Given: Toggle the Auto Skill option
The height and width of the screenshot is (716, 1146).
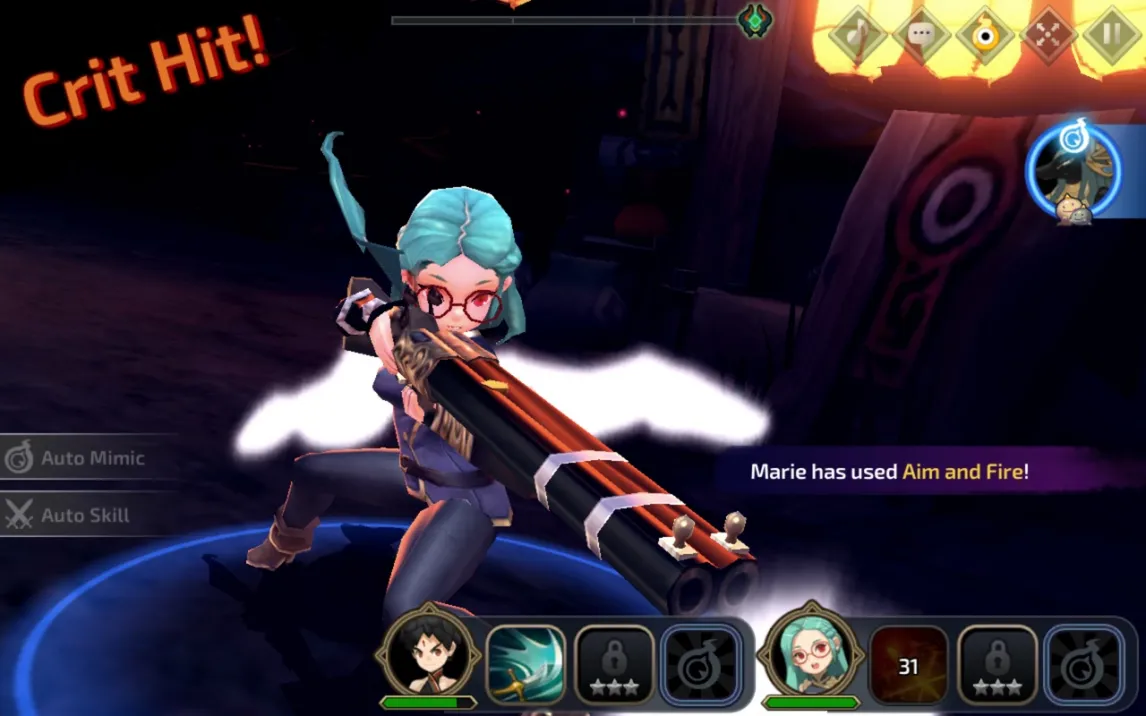Looking at the screenshot, I should click(x=72, y=515).
